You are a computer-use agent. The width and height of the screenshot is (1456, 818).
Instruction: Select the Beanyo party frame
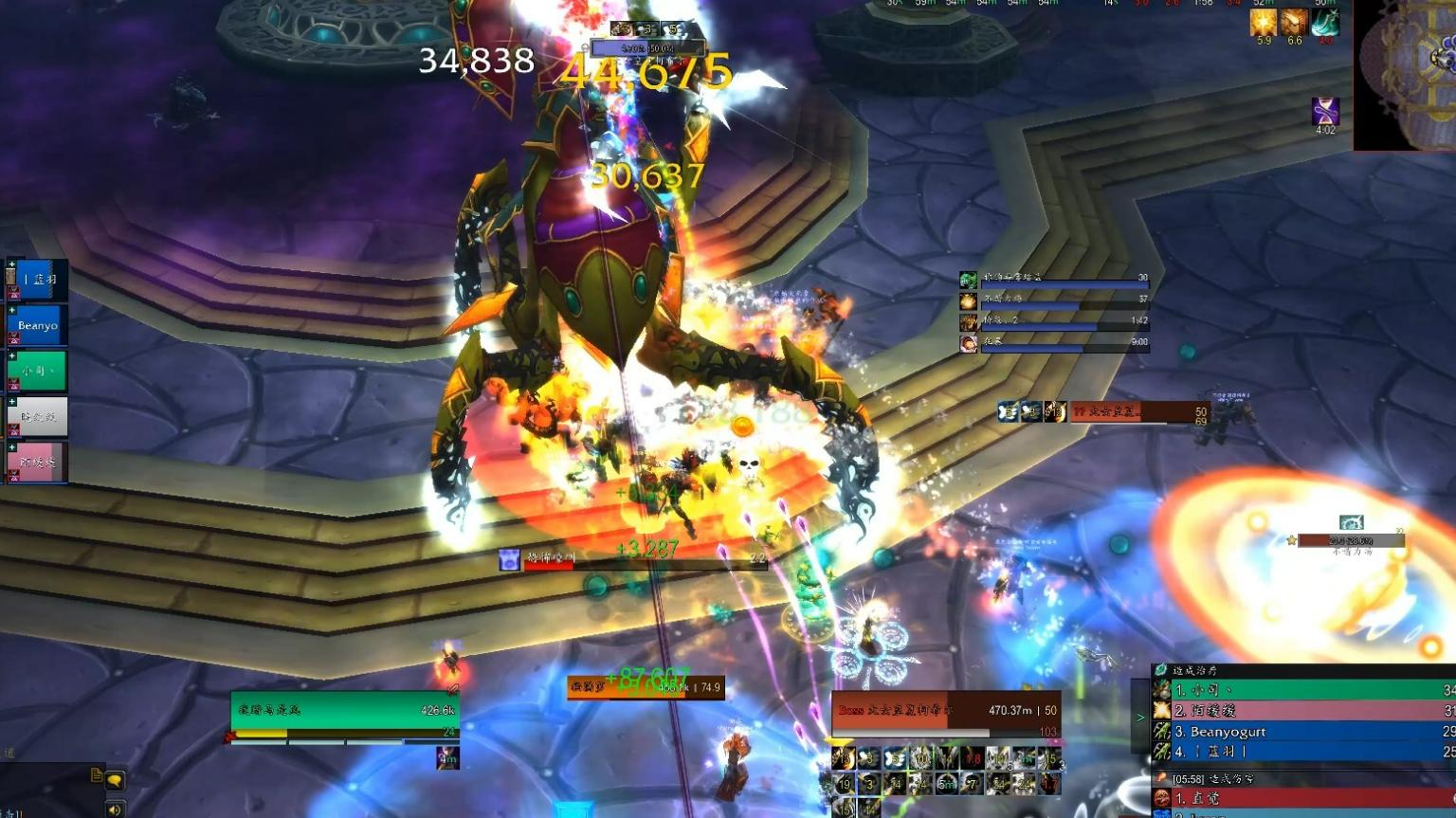pos(38,325)
